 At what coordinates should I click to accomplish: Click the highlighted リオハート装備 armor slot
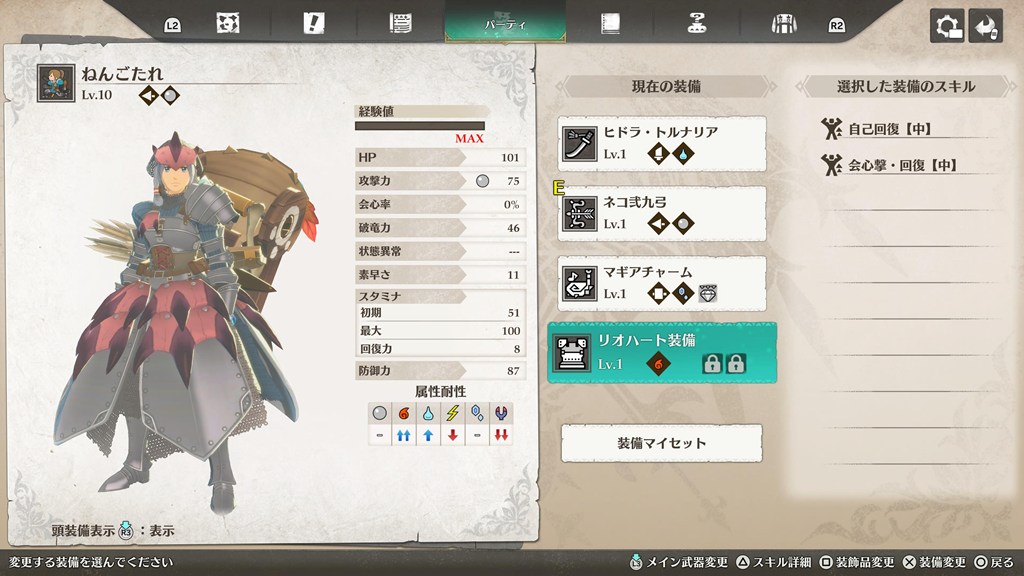(x=661, y=352)
